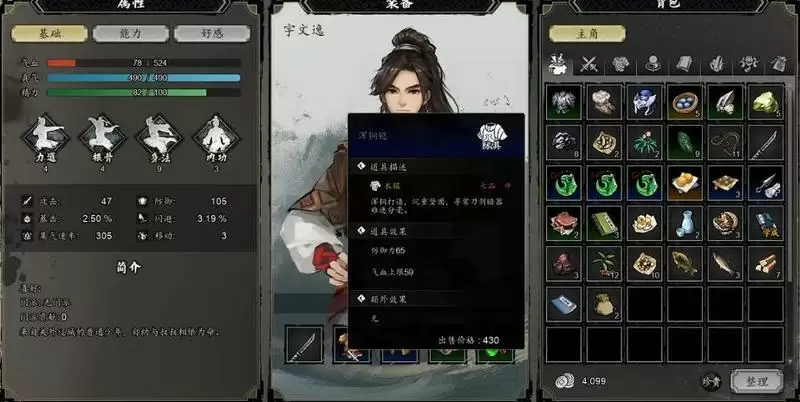This screenshot has height=402, width=800.
Task: Filter backpack by crossed swords weapon category
Action: point(589,66)
